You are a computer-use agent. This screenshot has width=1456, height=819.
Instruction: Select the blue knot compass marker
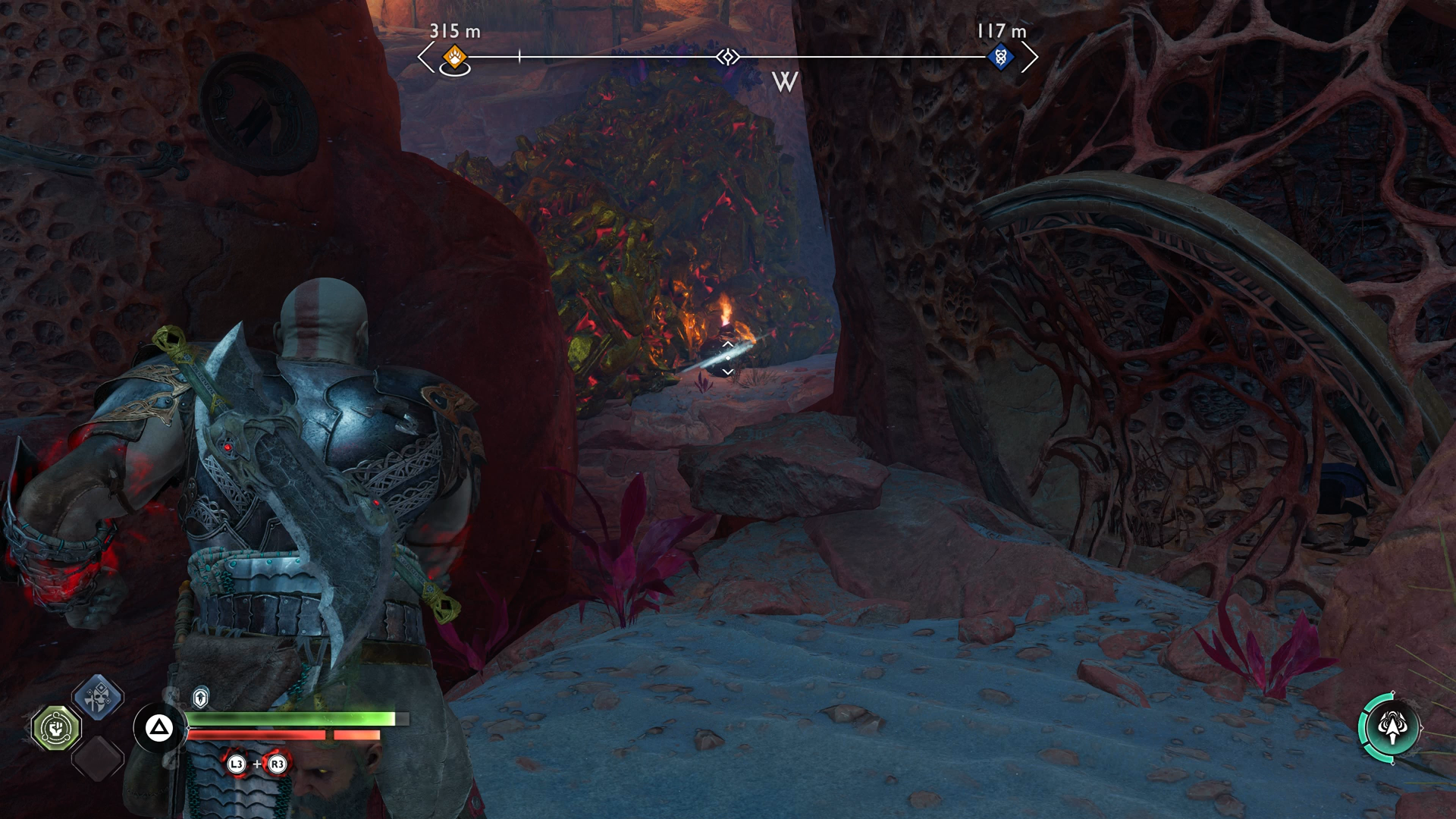[x=1001, y=56]
